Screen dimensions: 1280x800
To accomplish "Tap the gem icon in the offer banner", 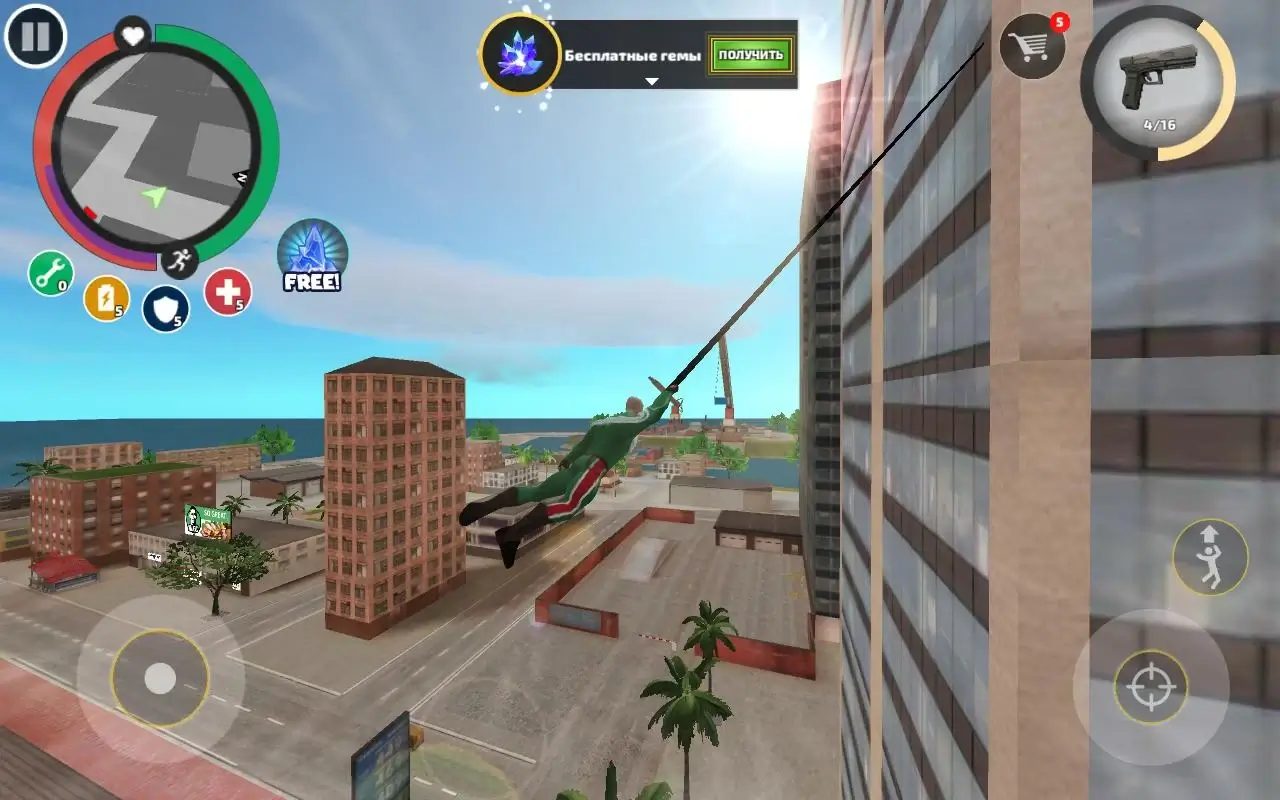I will (518, 57).
